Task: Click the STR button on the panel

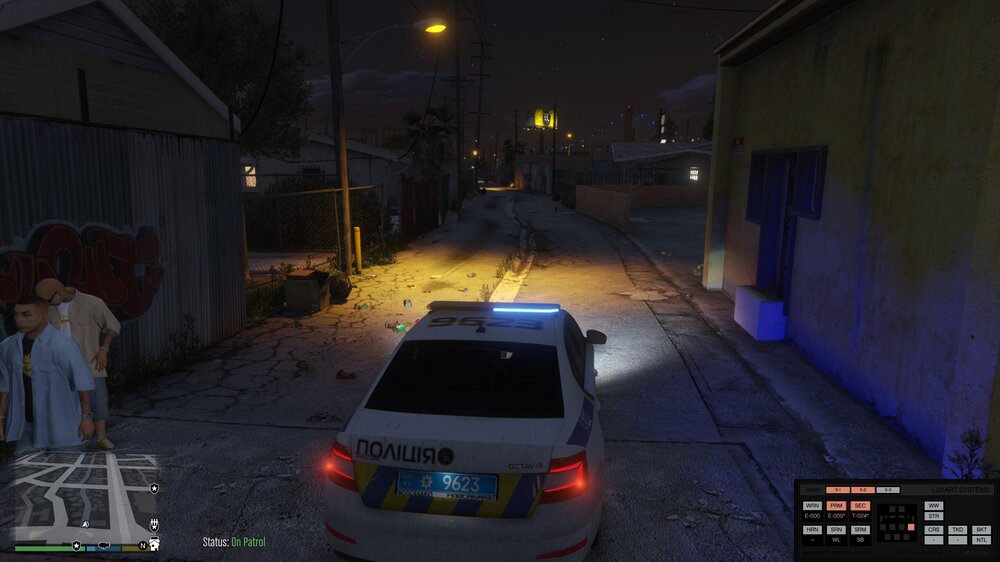Action: pos(934,516)
